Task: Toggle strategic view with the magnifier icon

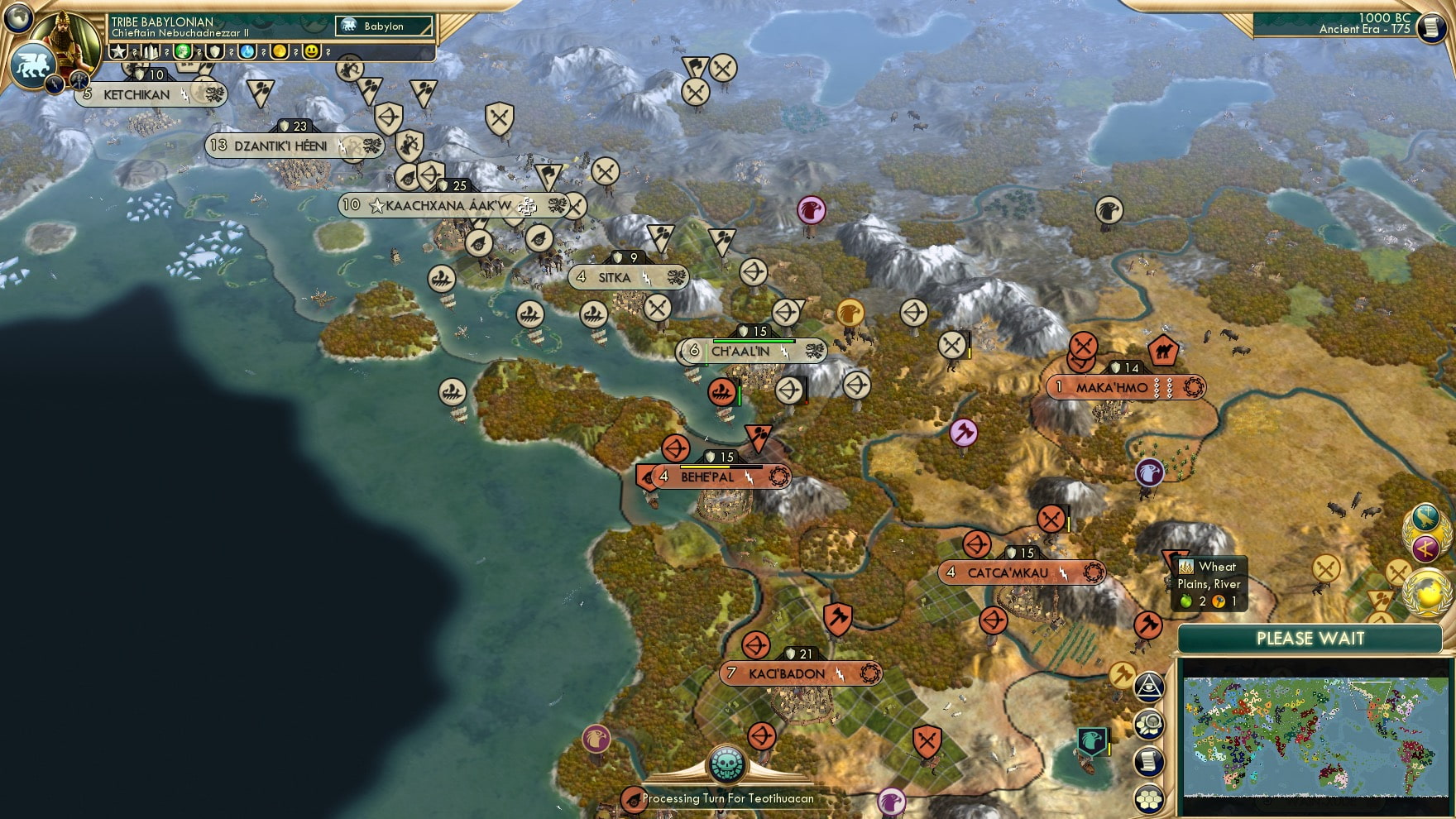Action: [x=1148, y=725]
